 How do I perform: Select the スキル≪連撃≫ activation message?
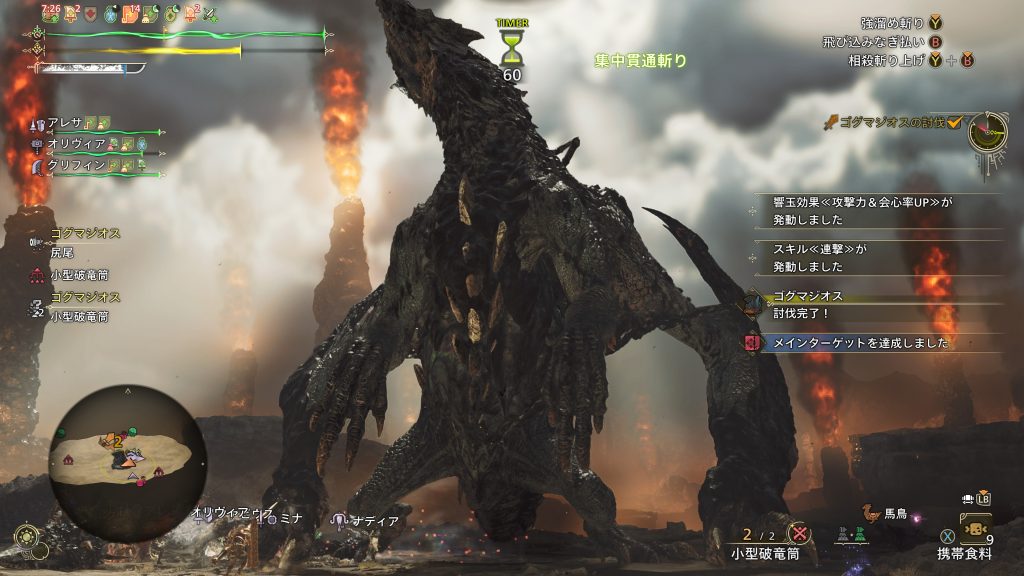[x=820, y=257]
